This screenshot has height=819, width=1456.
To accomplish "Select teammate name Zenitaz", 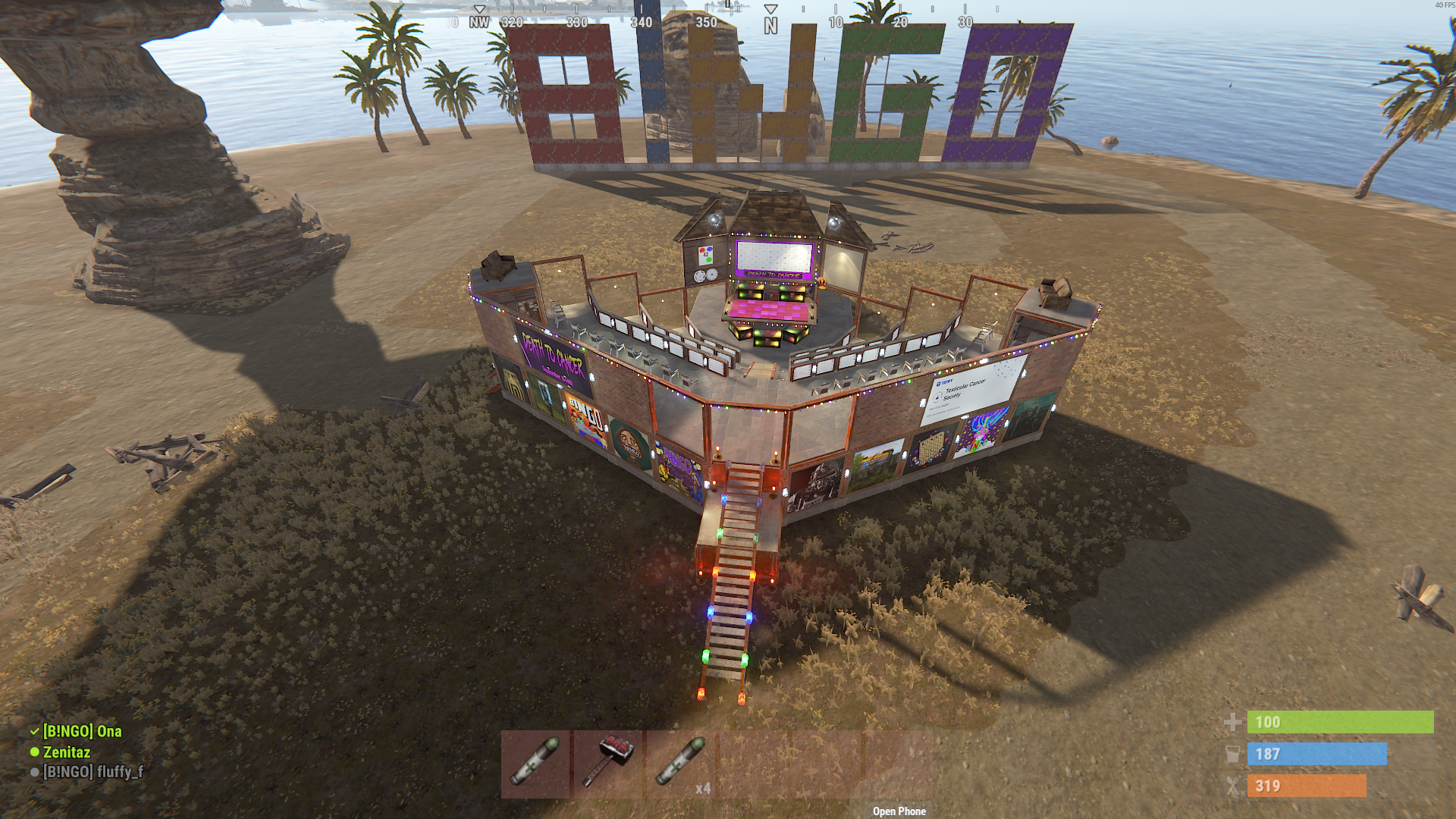I will [67, 752].
